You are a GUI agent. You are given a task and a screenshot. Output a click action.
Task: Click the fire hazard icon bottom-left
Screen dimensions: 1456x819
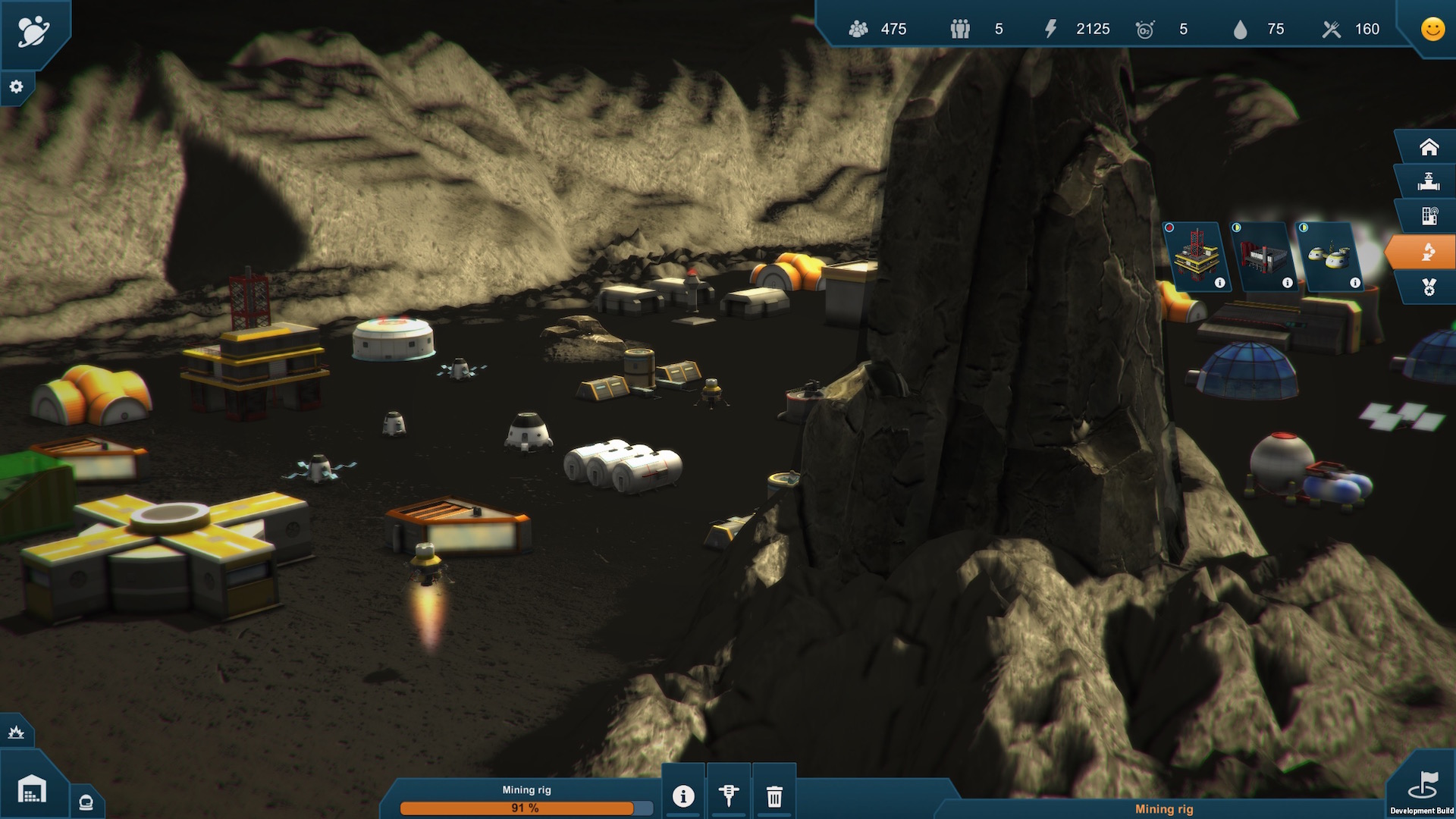(15, 732)
